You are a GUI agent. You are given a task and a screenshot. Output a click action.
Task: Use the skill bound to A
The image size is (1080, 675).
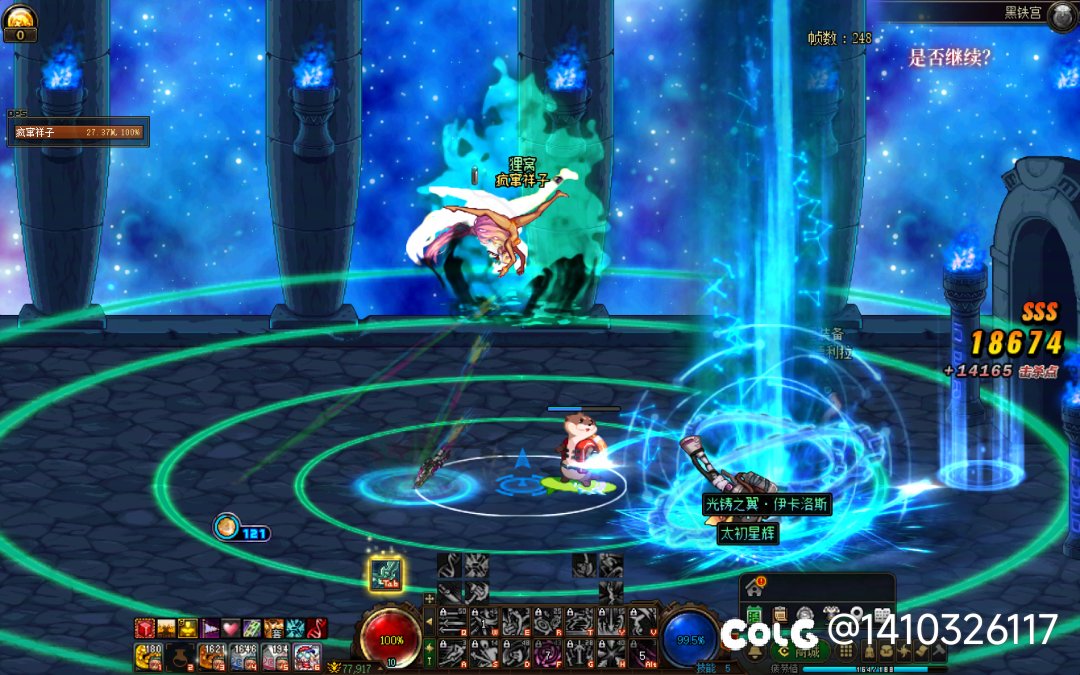(452, 653)
